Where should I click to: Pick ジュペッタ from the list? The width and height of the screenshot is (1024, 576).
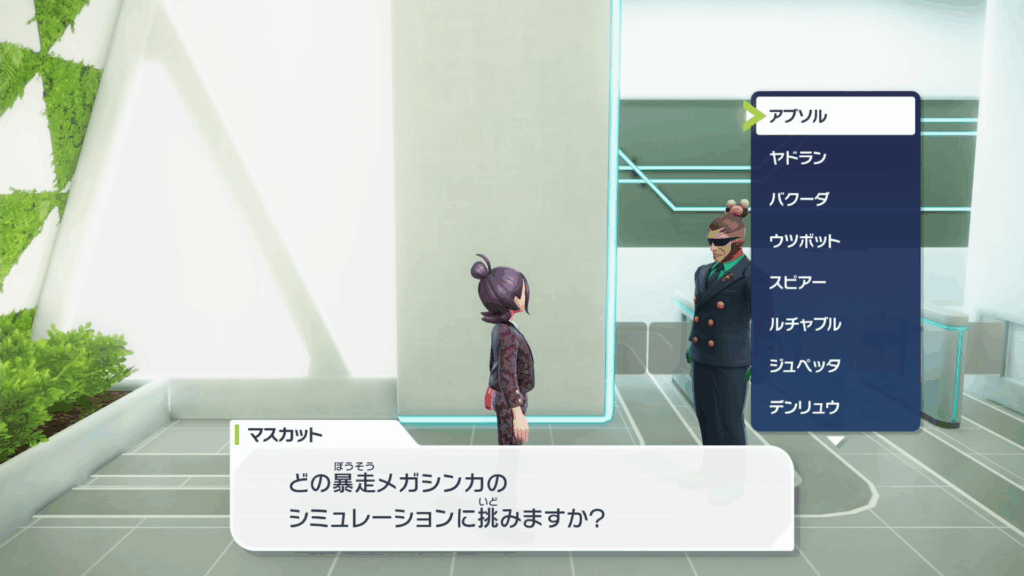point(835,365)
